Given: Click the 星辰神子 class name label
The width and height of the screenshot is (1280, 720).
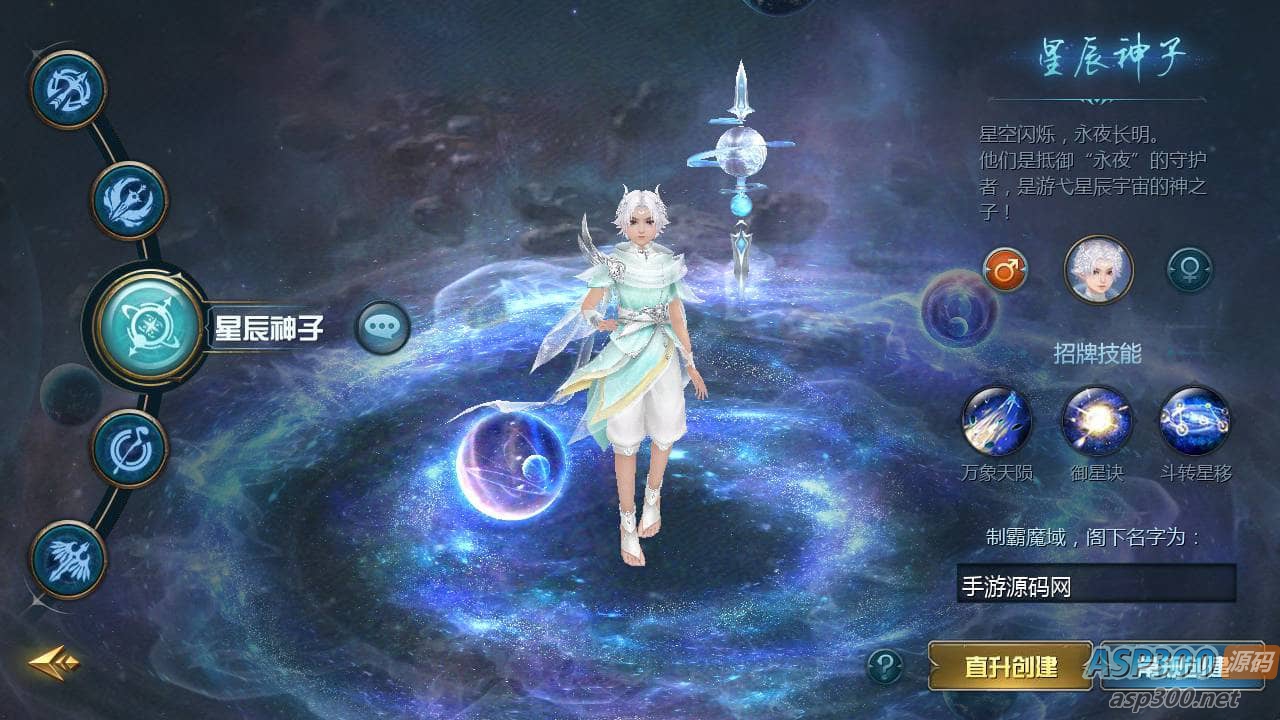Looking at the screenshot, I should (270, 322).
